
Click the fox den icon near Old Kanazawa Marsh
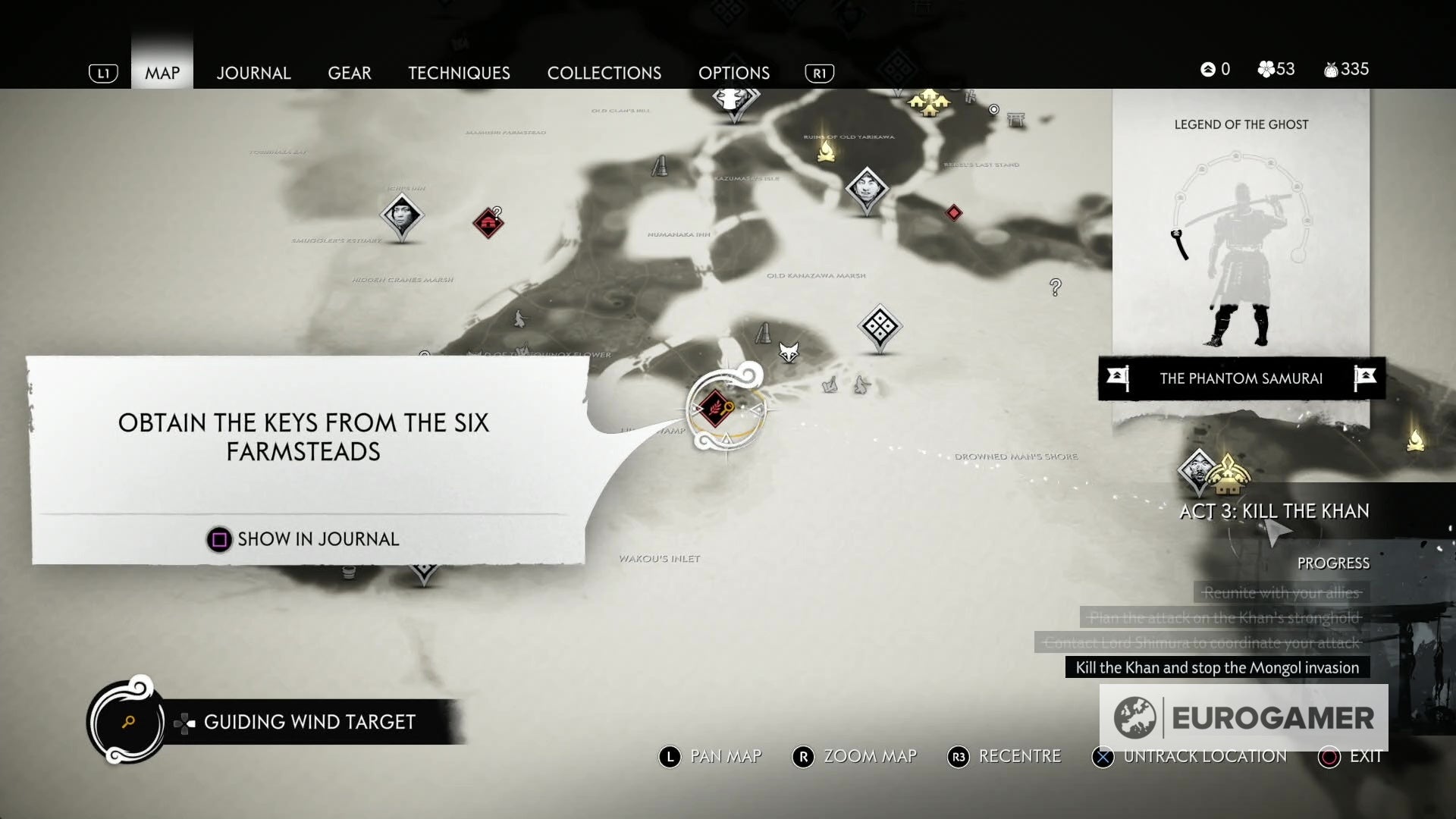[789, 351]
